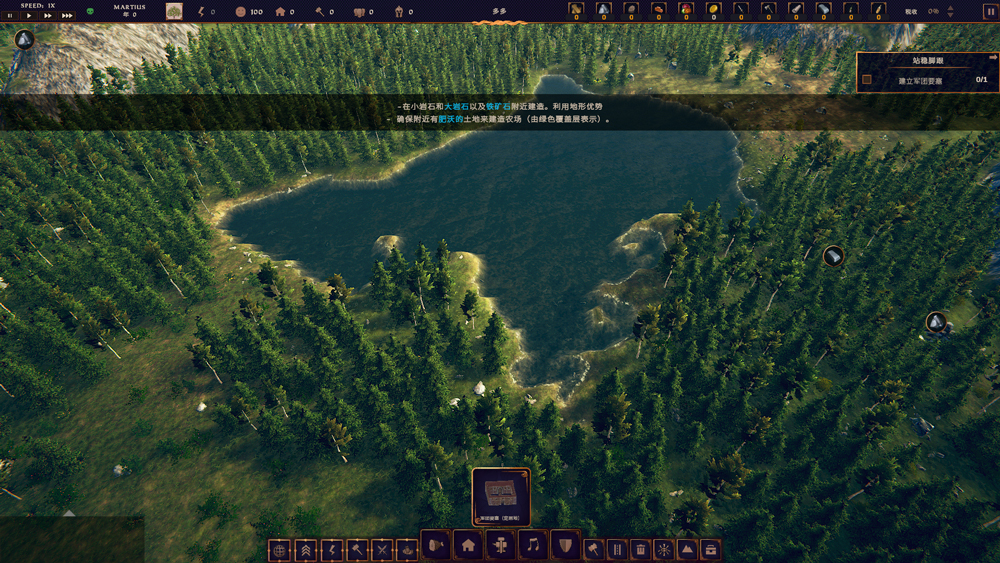The width and height of the screenshot is (1000, 563).
Task: Click the mountain marker icon at top left
Action: (x=24, y=40)
